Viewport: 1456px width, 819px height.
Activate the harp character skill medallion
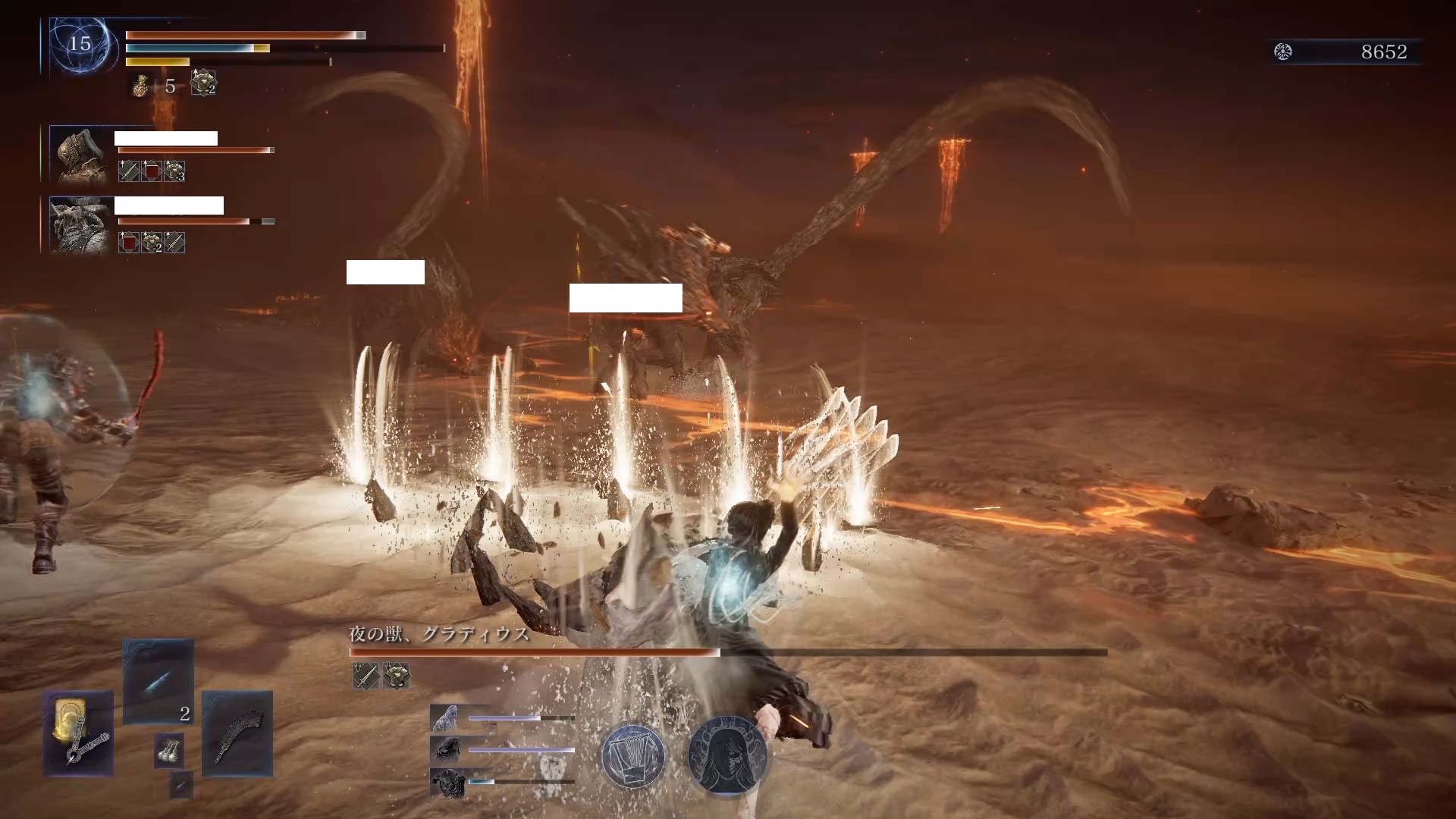click(633, 756)
